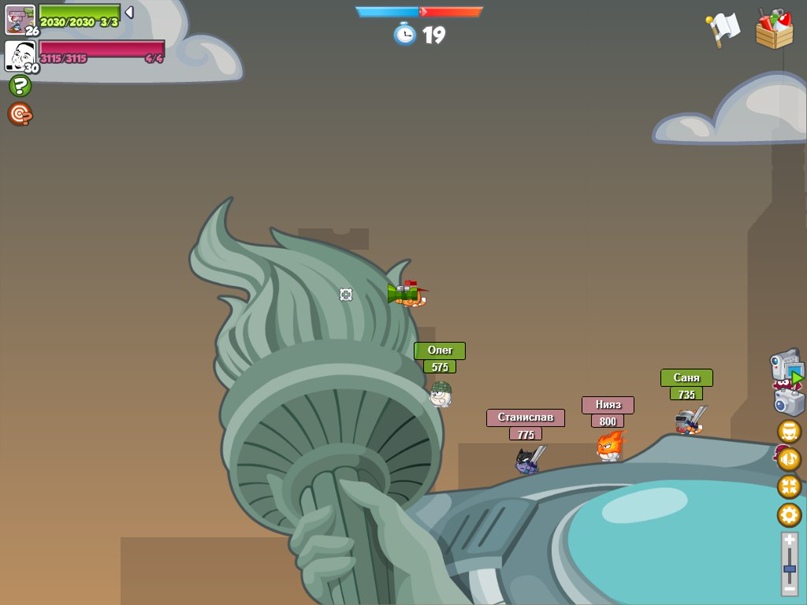Toggle fullscreen with the arrows button
The height and width of the screenshot is (605, 807).
pyautogui.click(x=789, y=487)
